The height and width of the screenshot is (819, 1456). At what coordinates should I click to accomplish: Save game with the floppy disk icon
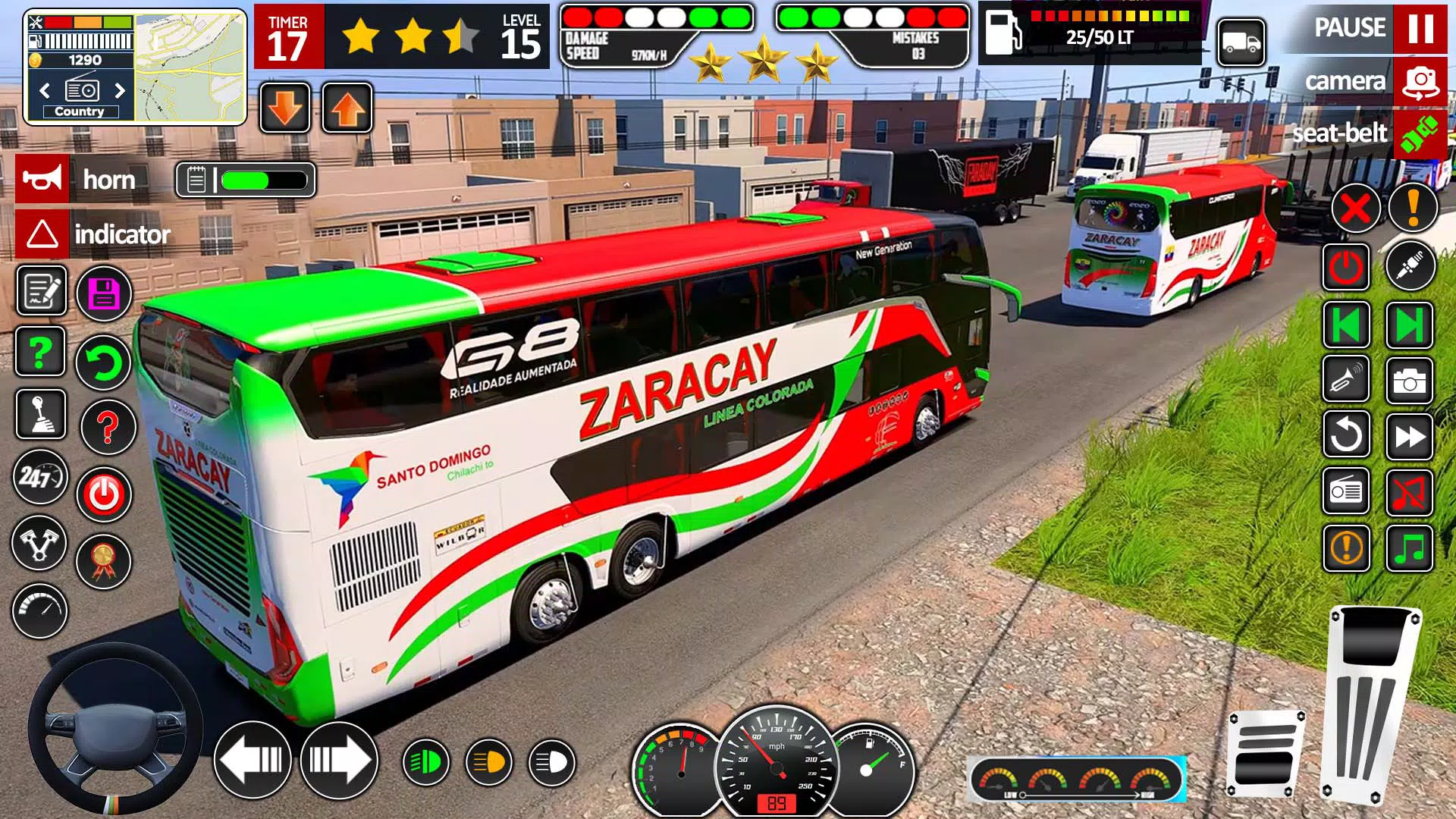tap(104, 293)
